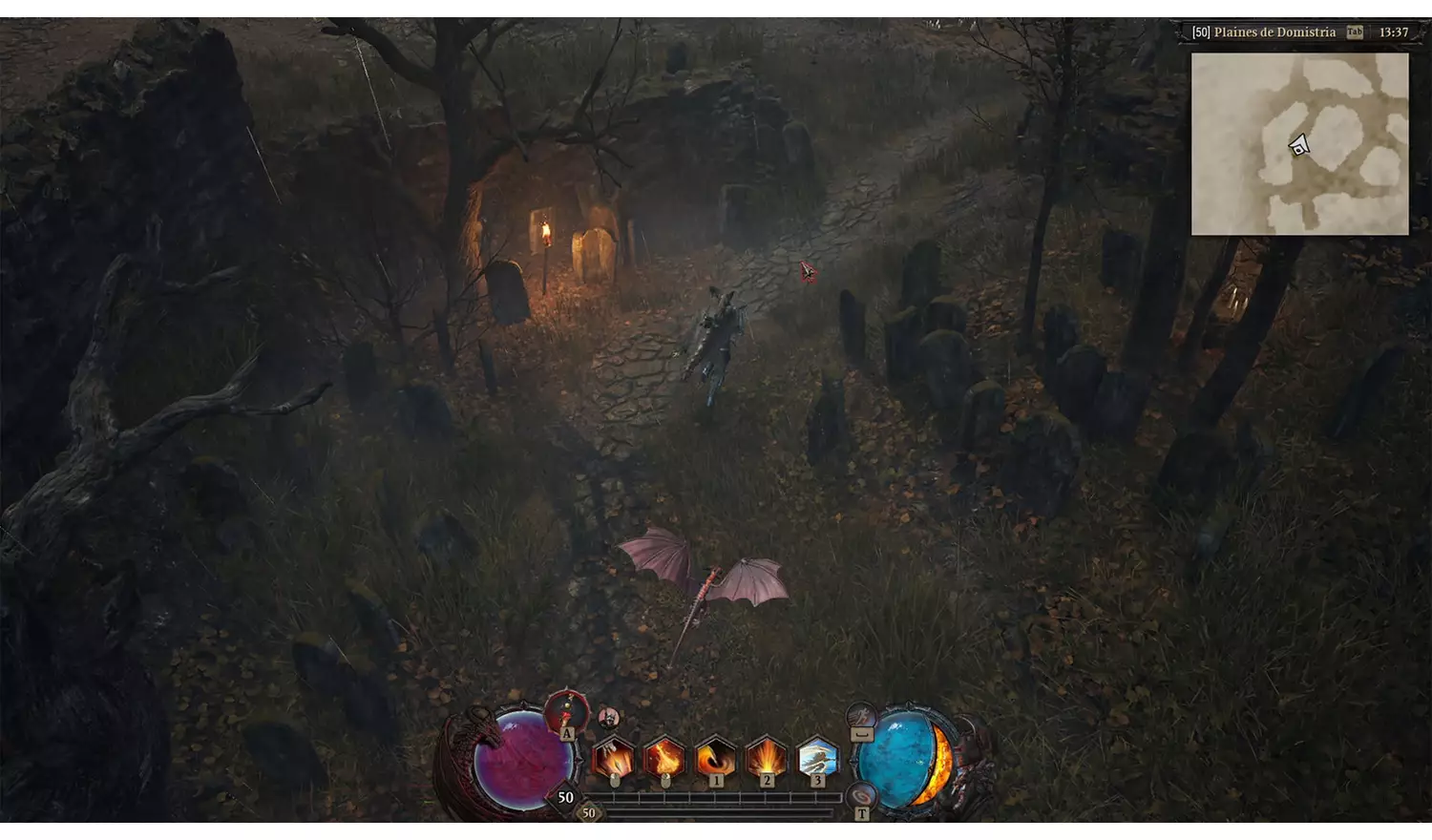Cast the black vortex skill bound to 1

714,757
